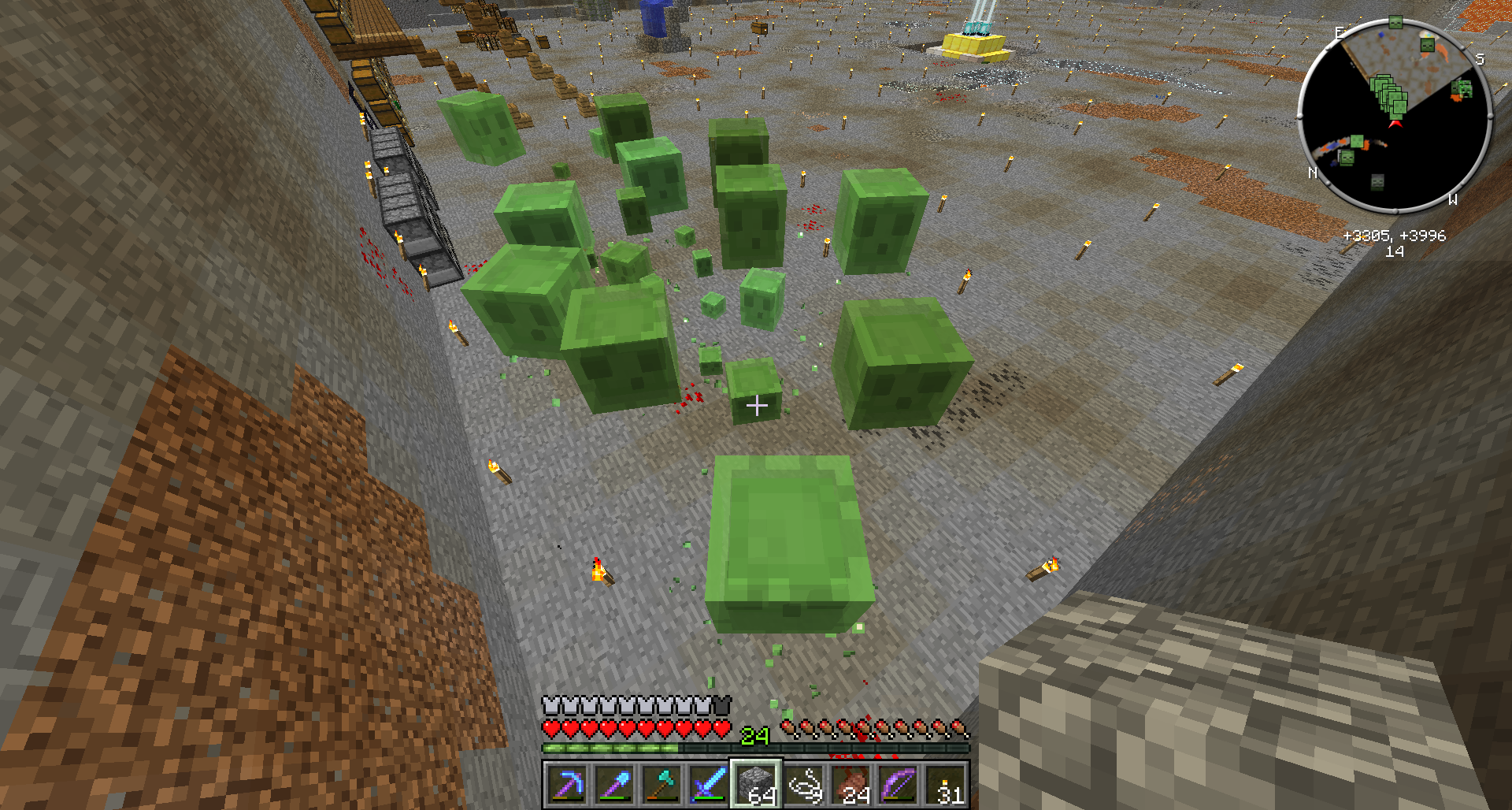Choose the diamond axe hotbar slot
1512x810 pixels.
(x=662, y=785)
